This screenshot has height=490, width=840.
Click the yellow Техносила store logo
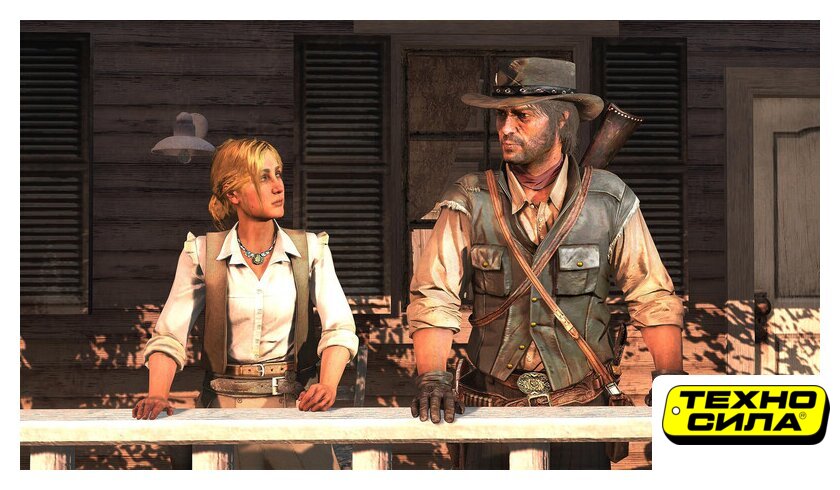click(x=745, y=413)
